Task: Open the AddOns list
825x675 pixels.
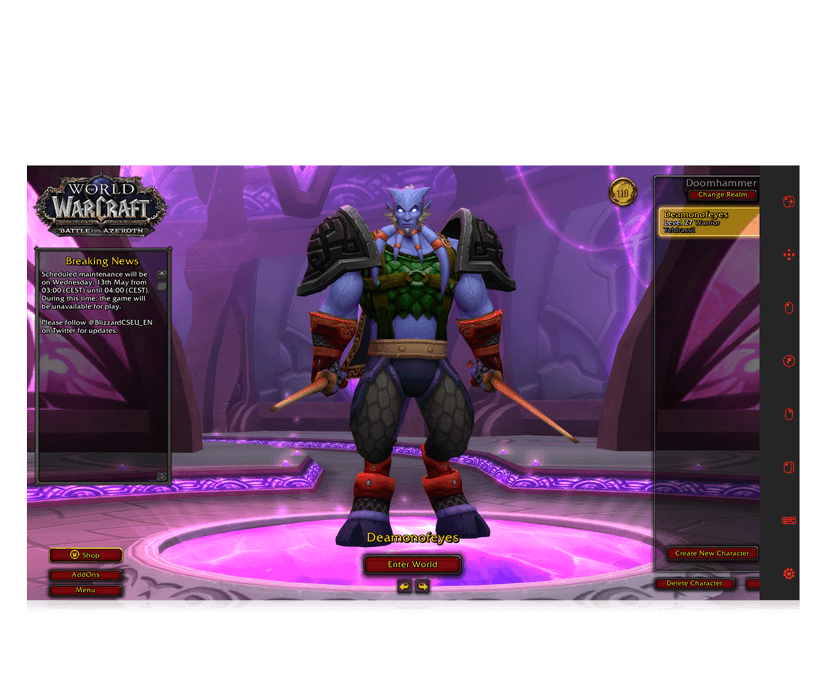Action: click(x=86, y=575)
